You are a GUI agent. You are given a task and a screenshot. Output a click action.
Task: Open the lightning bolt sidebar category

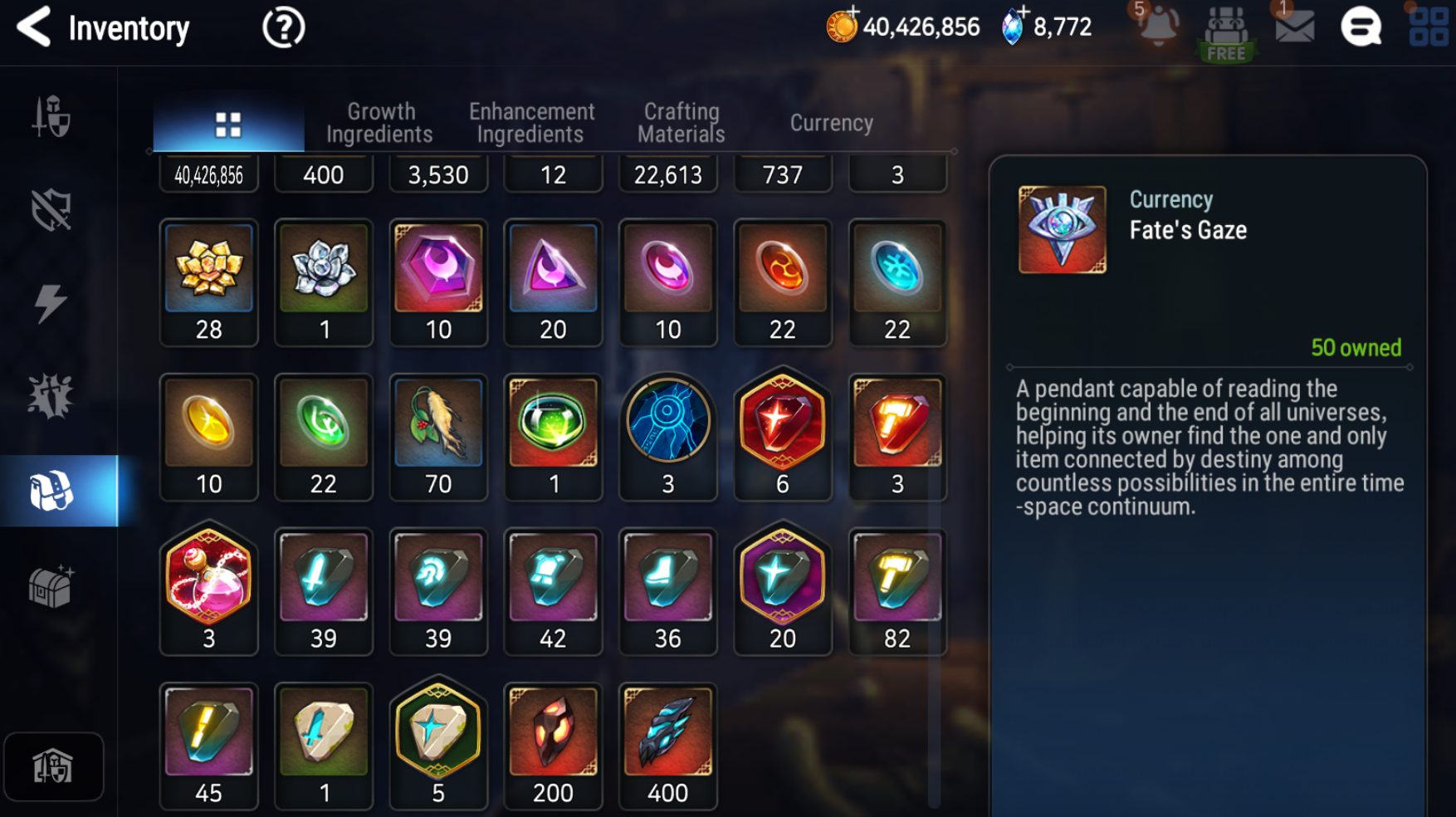pyautogui.click(x=51, y=302)
